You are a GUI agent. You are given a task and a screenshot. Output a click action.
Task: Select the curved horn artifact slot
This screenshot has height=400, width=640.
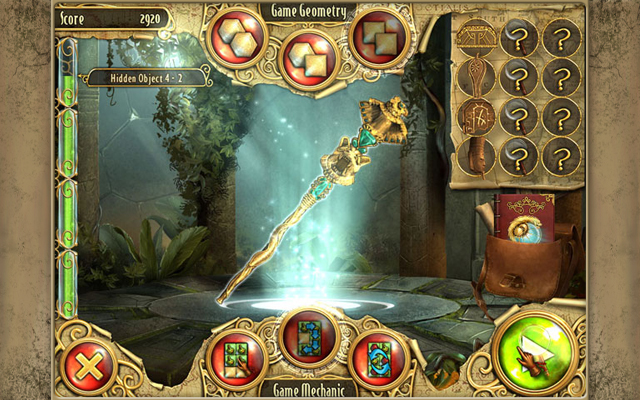point(478,155)
